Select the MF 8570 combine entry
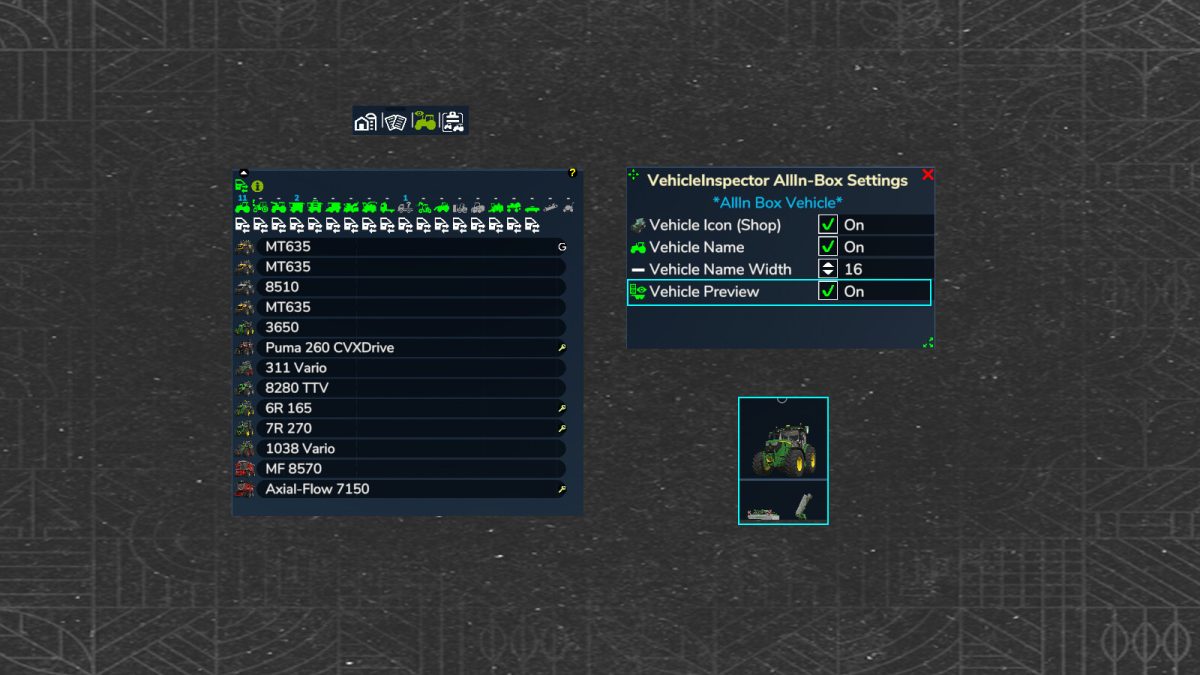This screenshot has width=1200, height=675. coord(410,468)
